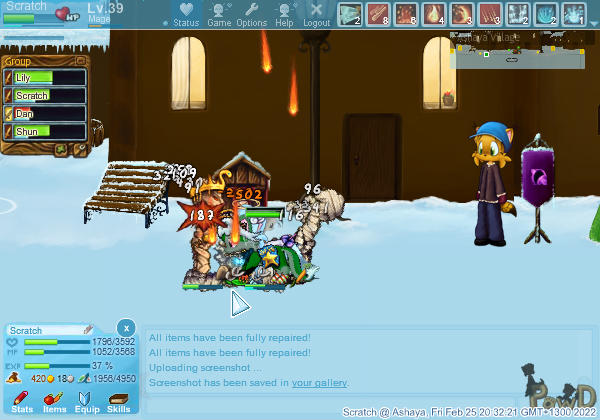The image size is (600, 420).
Task: Open the Game menu
Action: click(219, 15)
